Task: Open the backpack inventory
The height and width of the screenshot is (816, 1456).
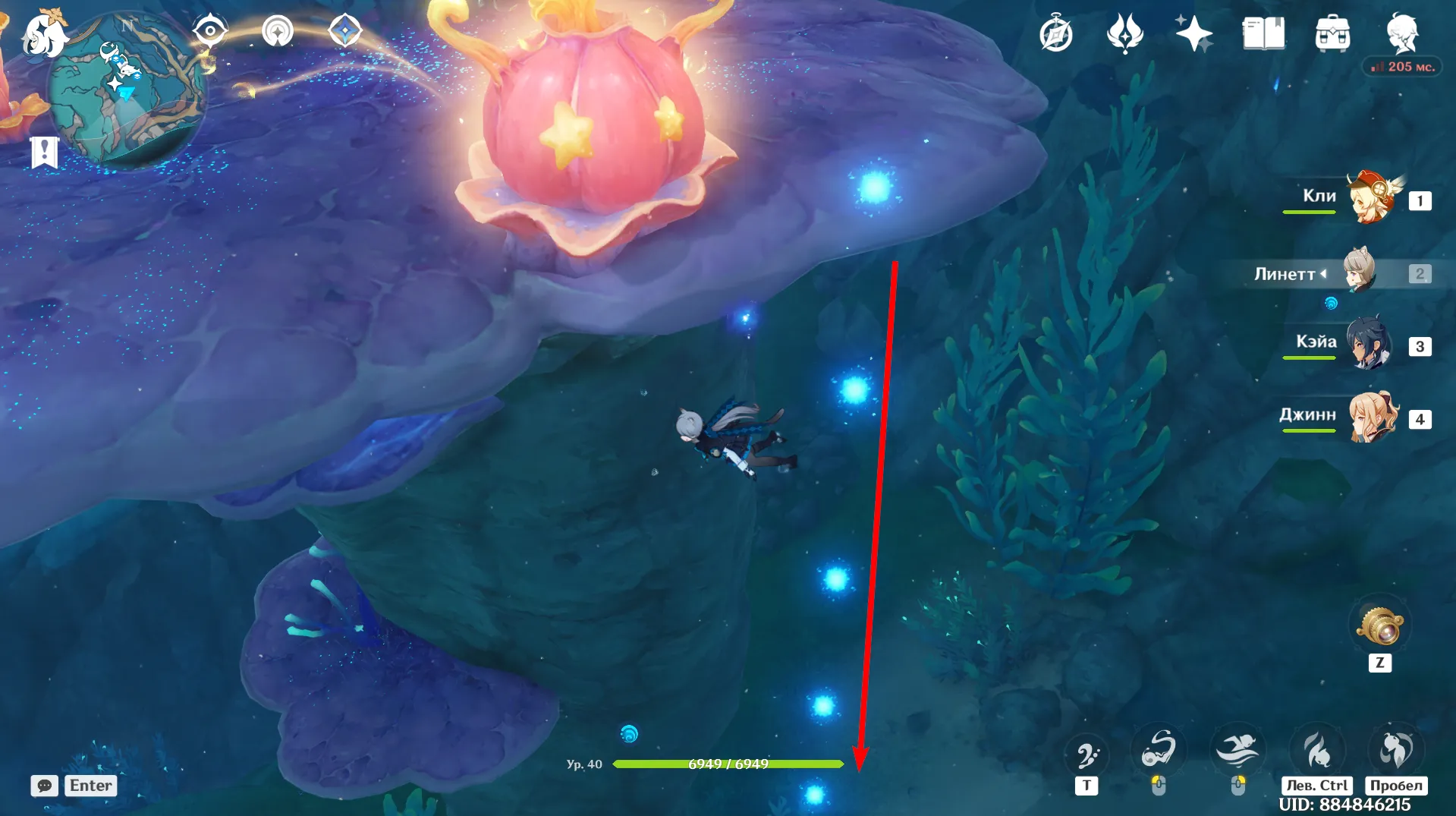Action: pos(1332,34)
